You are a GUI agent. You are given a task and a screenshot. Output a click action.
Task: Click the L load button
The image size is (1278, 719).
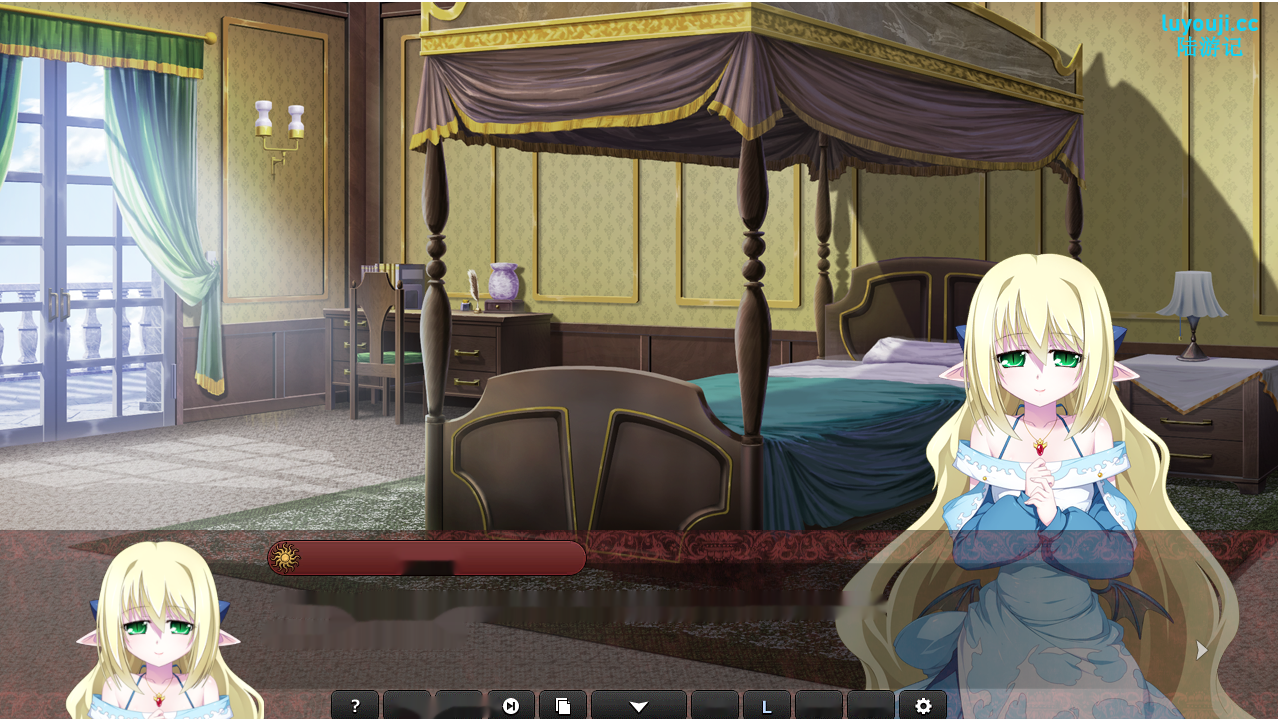click(767, 706)
